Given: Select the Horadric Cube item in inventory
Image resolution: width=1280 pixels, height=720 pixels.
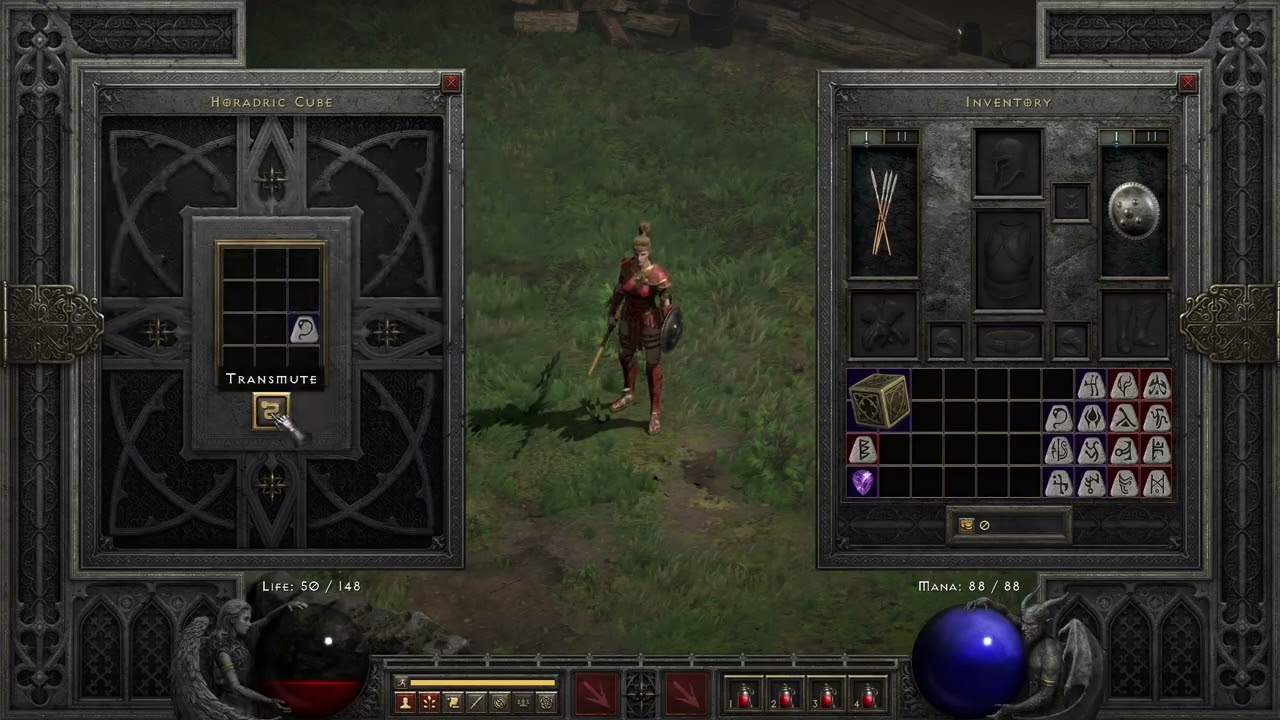Looking at the screenshot, I should (879, 400).
